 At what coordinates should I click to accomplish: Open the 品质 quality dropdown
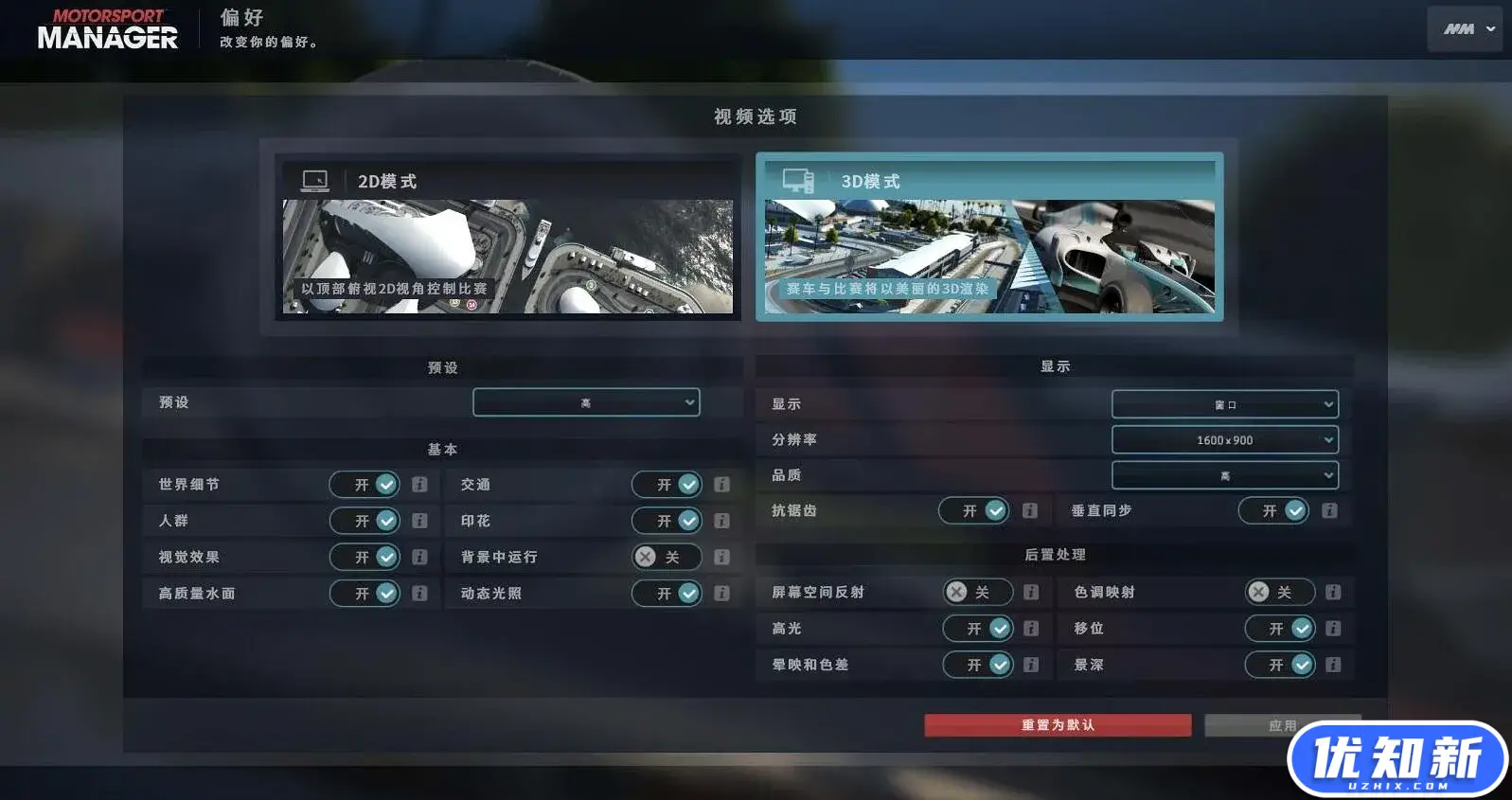tap(1224, 474)
